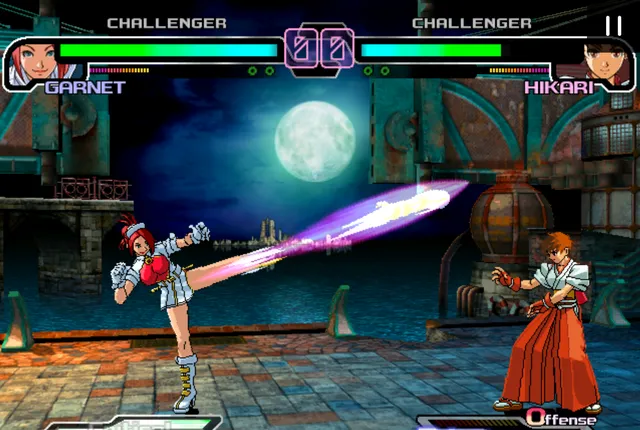This screenshot has height=430, width=640.
Task: Pause the match with the pause button
Action: [613, 25]
